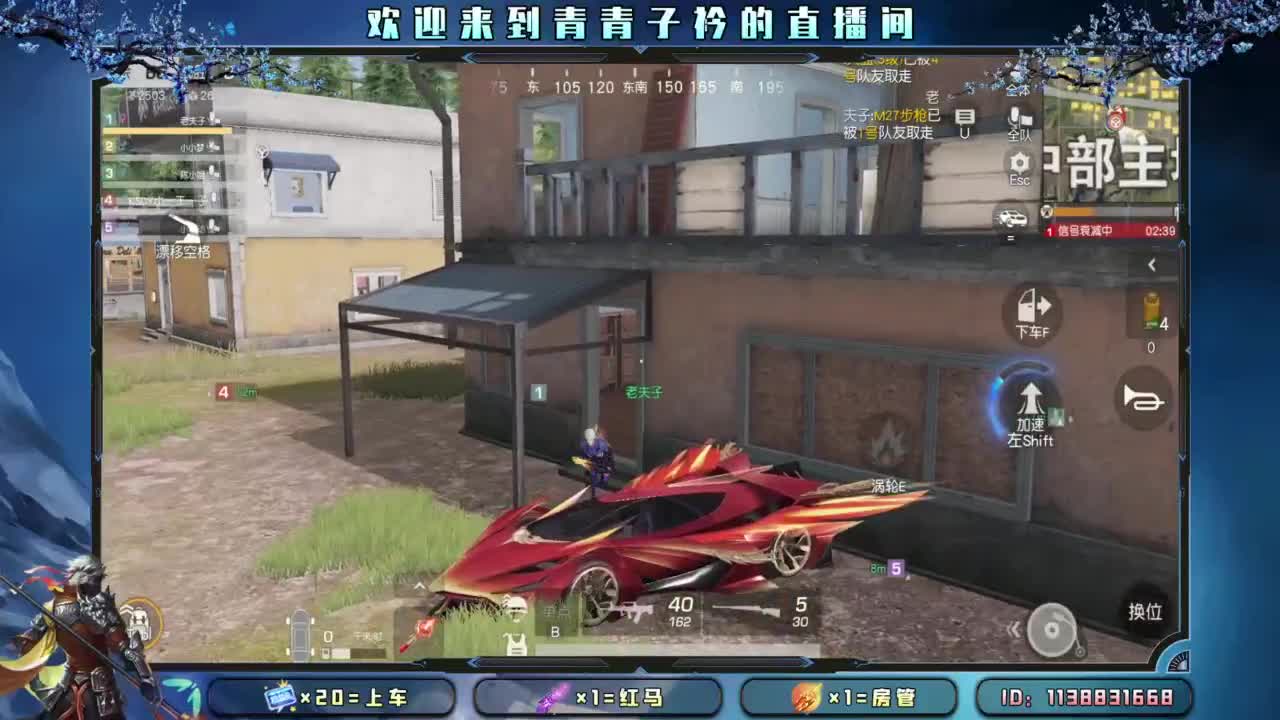Click the helmet icon beside the fire selector

click(x=515, y=609)
